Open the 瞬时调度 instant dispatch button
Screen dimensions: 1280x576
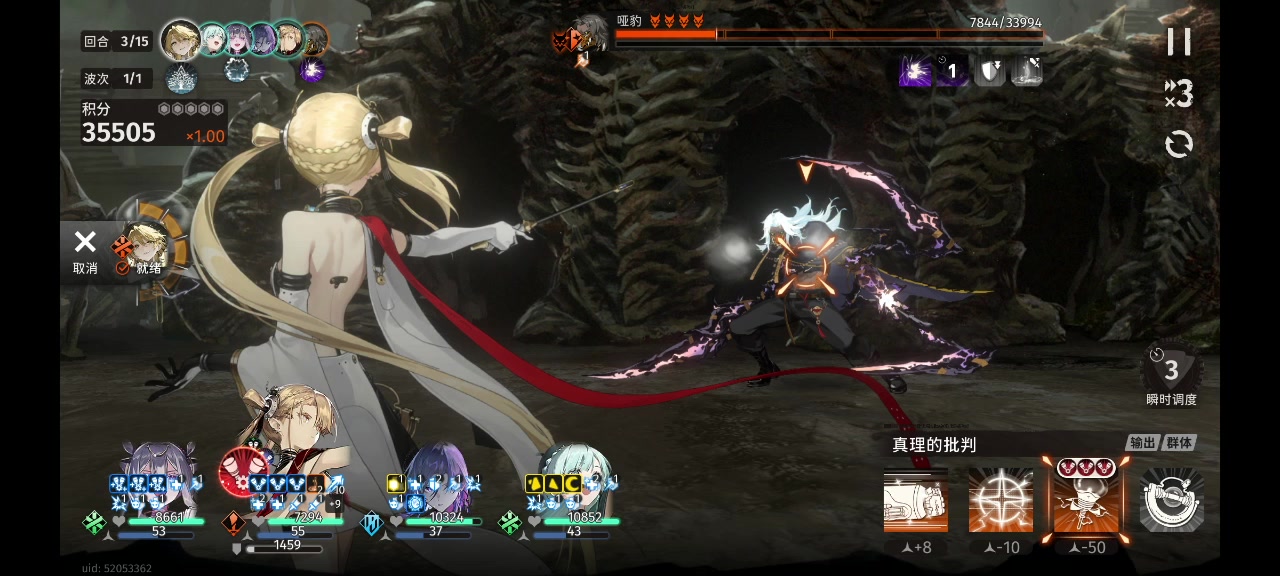[x=1171, y=376]
